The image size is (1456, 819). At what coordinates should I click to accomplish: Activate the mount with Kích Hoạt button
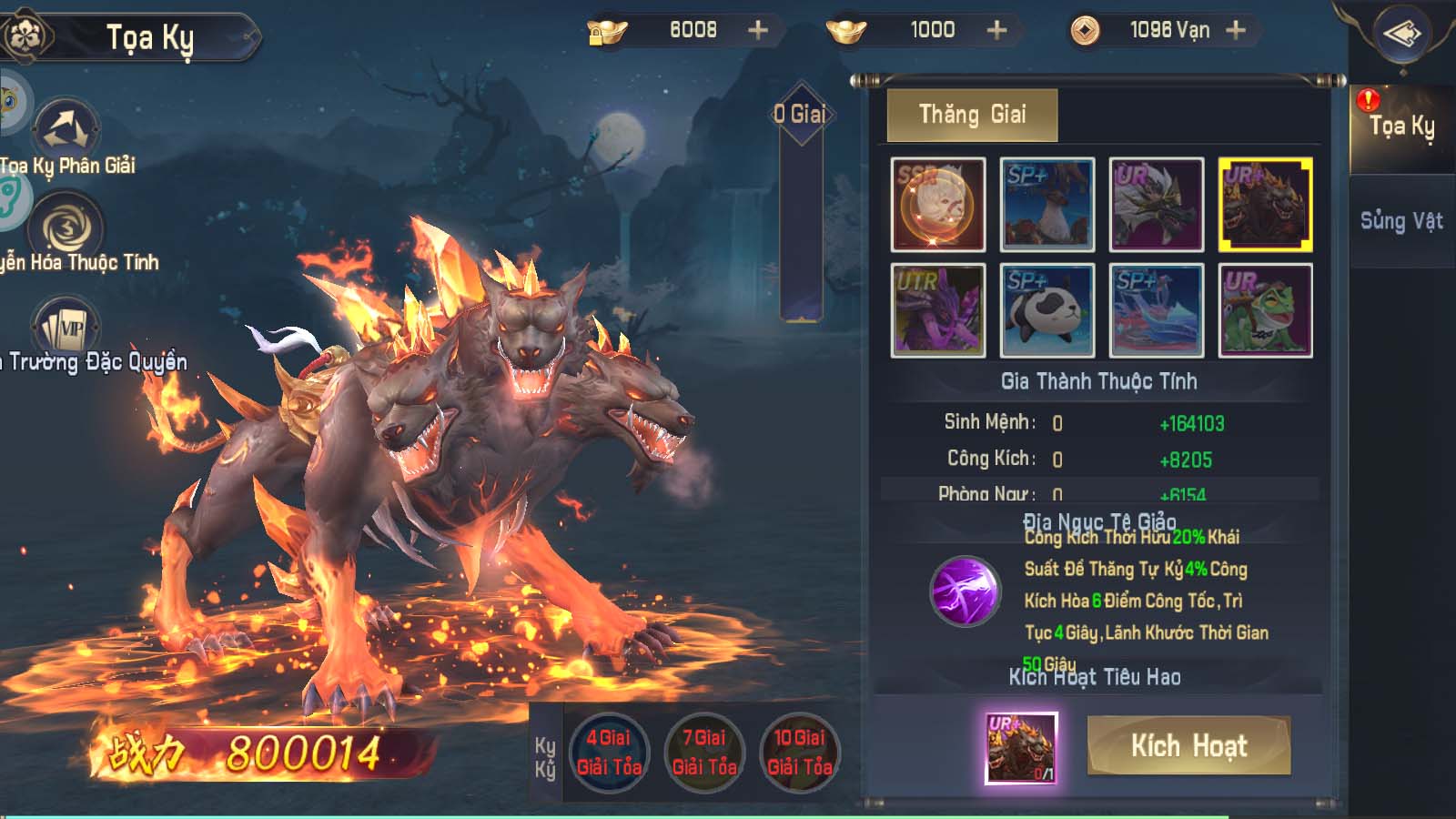[1188, 745]
